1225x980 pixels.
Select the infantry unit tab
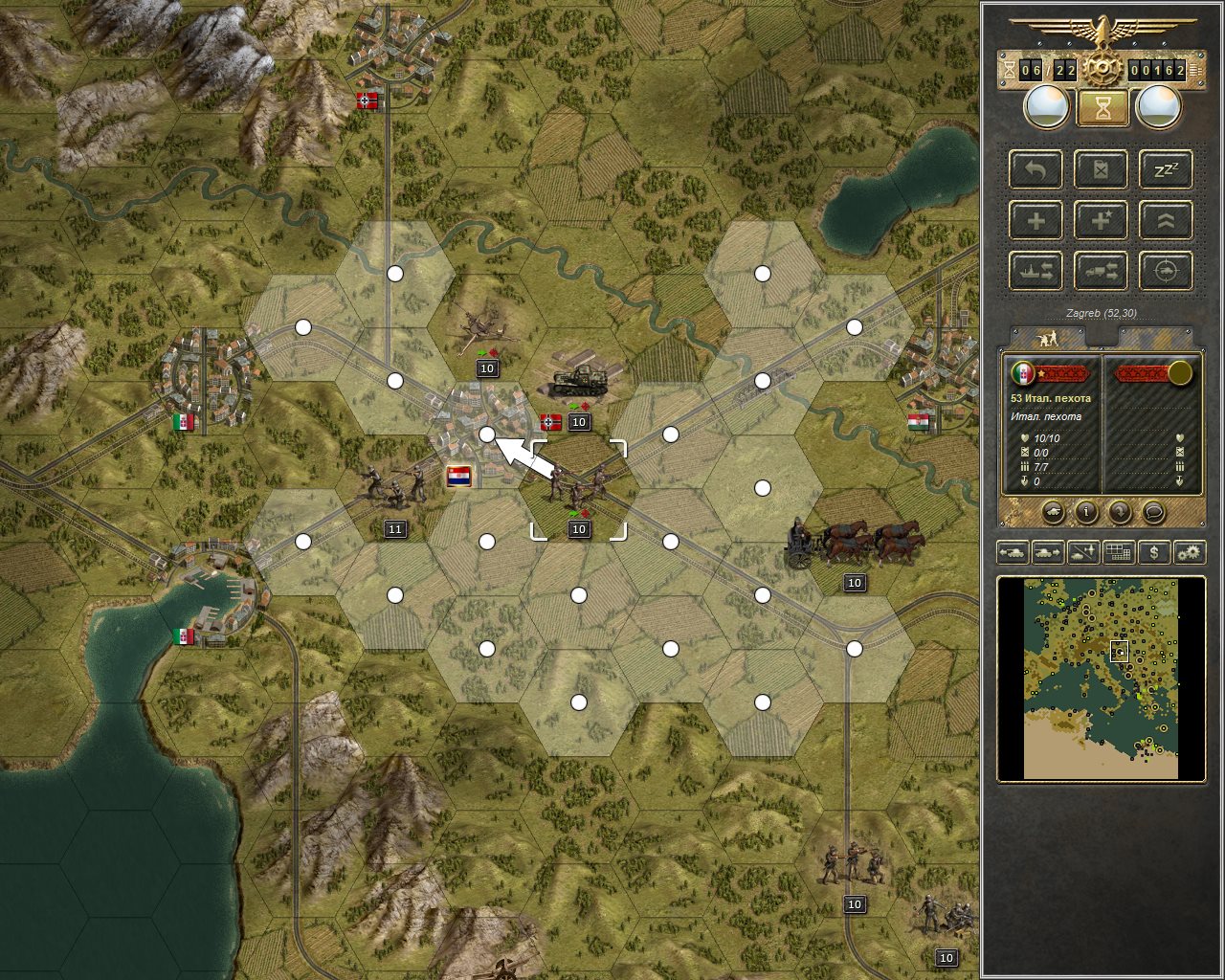(x=1049, y=339)
